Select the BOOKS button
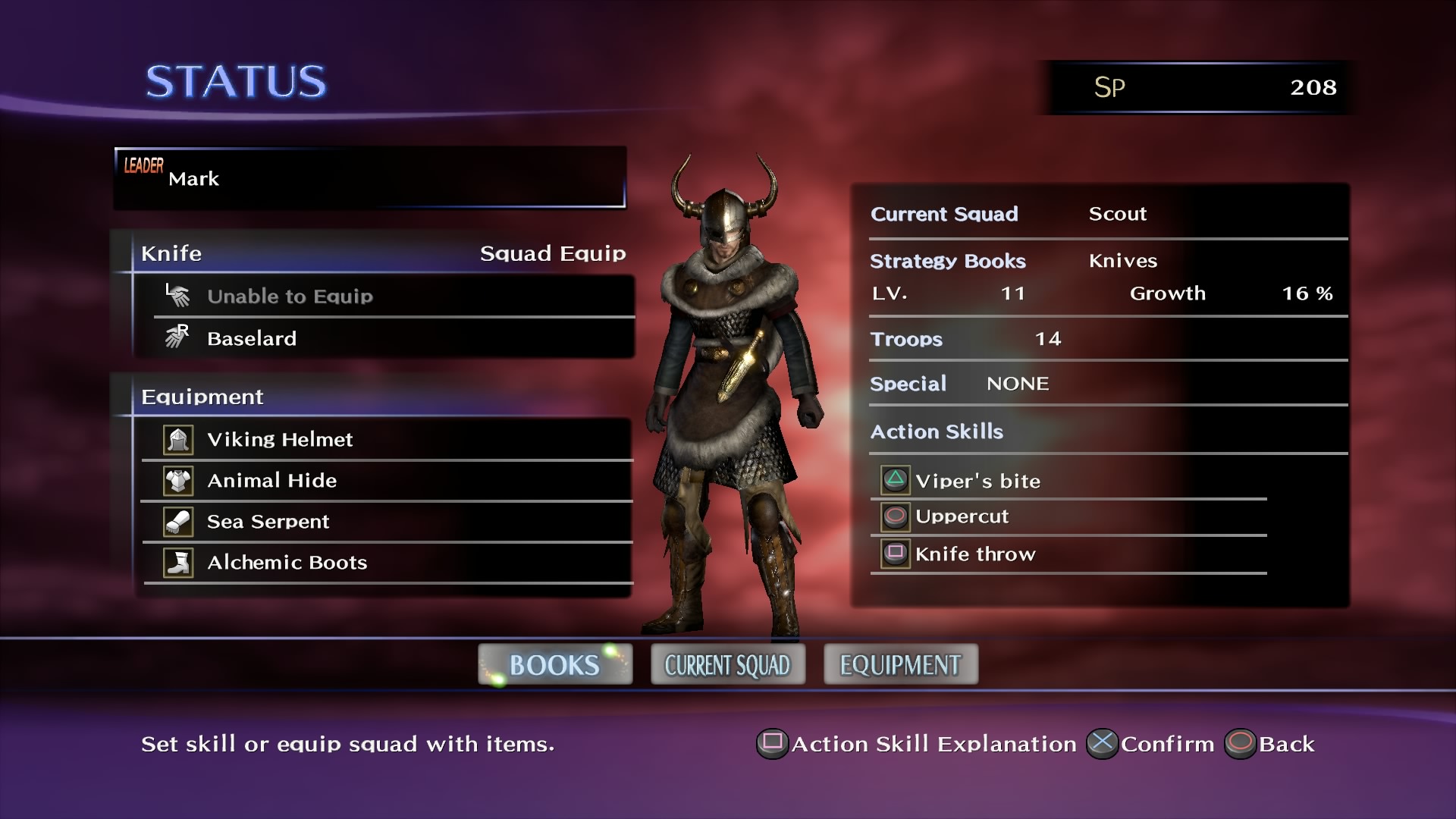 pyautogui.click(x=555, y=665)
